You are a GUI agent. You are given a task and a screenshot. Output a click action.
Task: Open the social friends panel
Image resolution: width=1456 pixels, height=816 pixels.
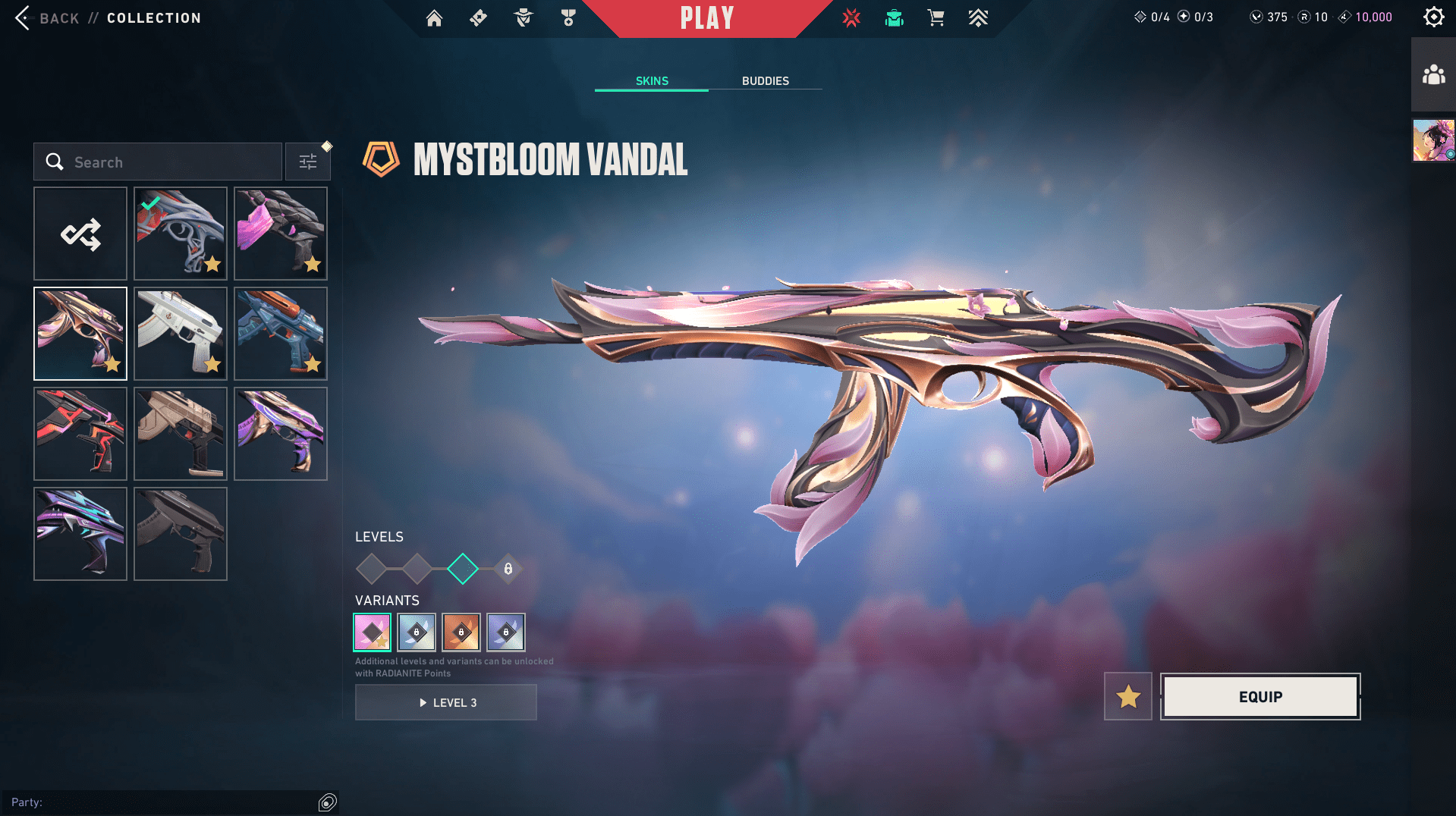[x=1433, y=75]
